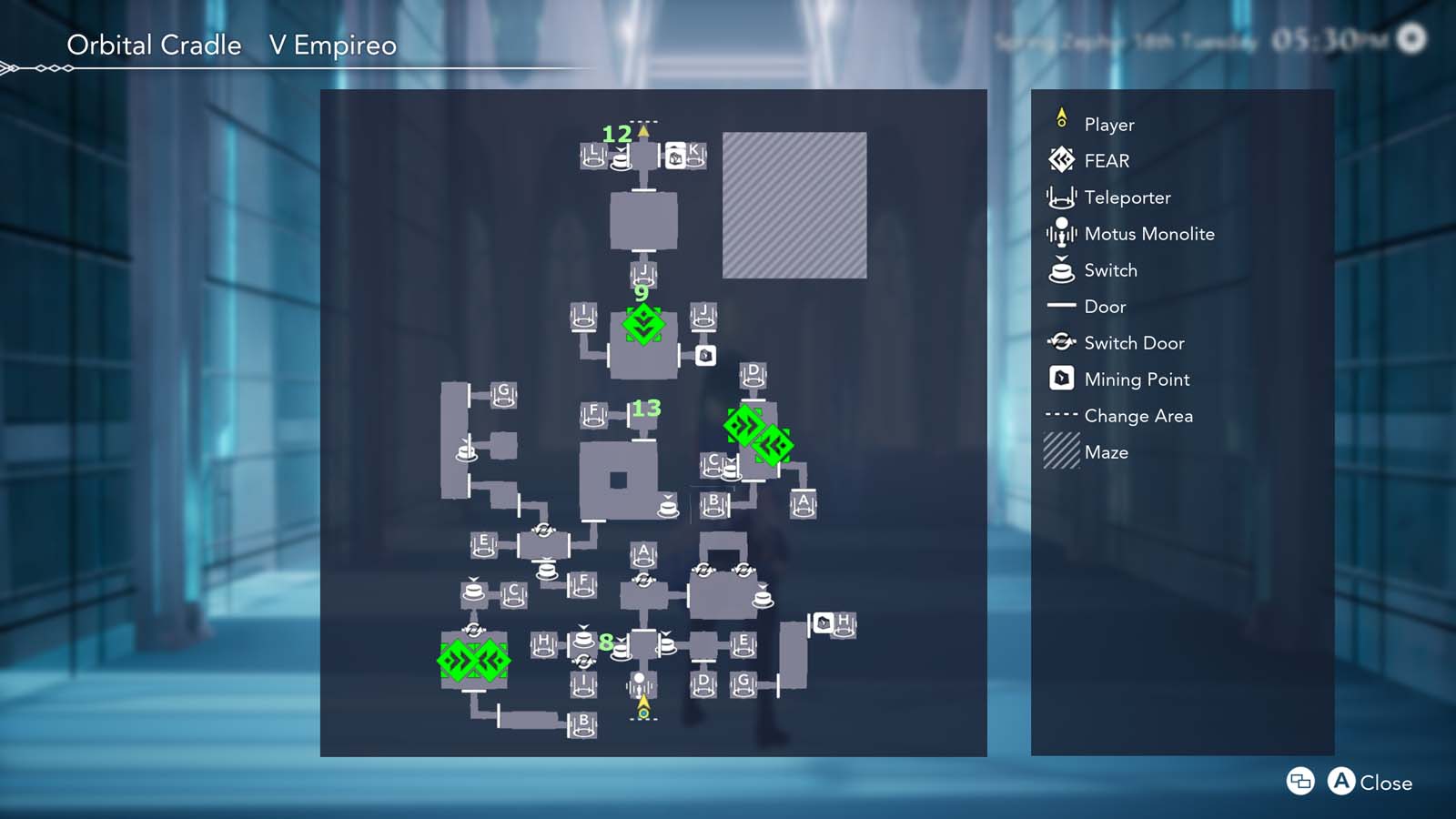1456x819 pixels.
Task: Select the Switch Door legend icon
Action: click(1061, 343)
